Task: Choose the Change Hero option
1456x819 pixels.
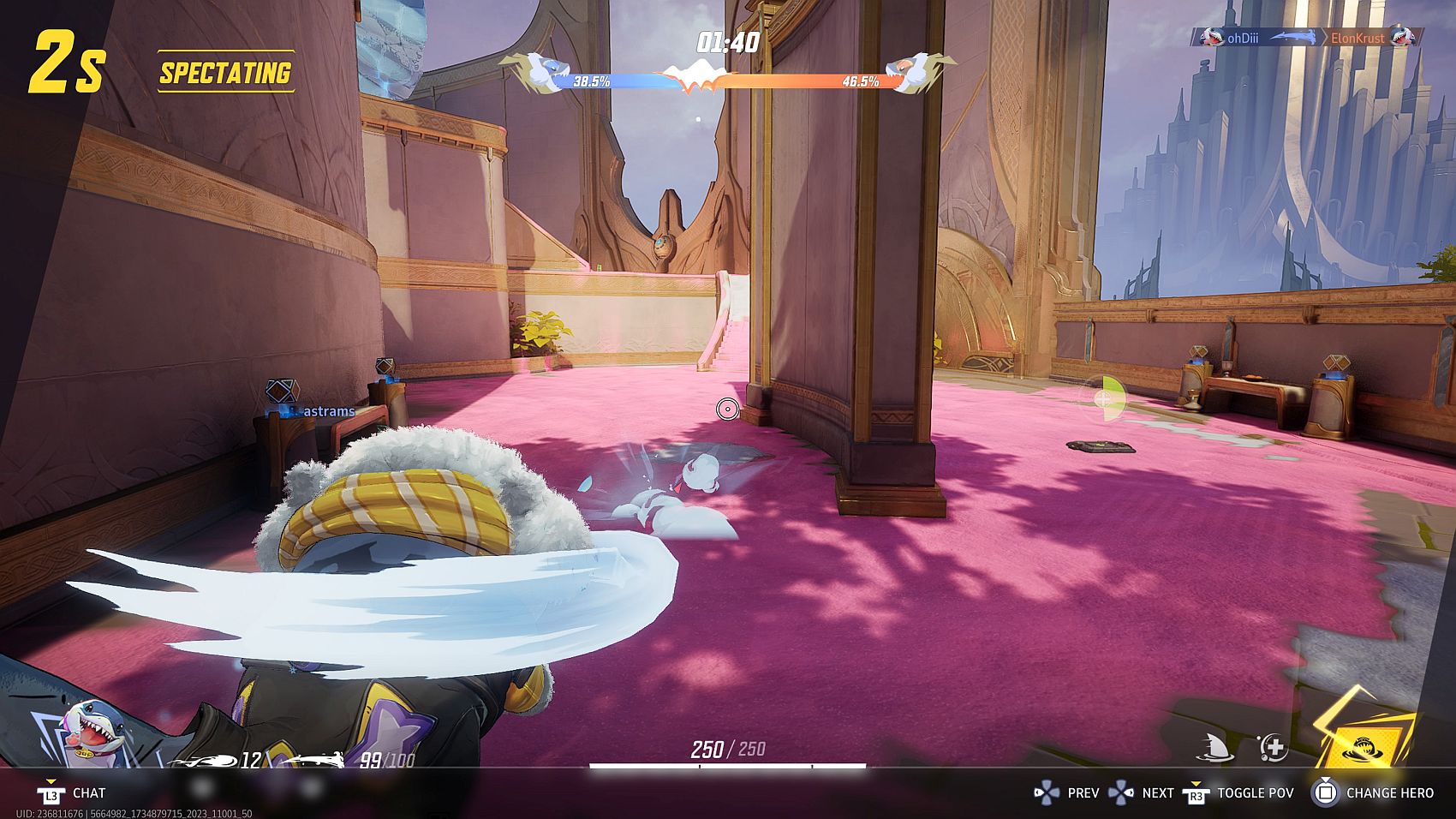Action: [x=1389, y=793]
